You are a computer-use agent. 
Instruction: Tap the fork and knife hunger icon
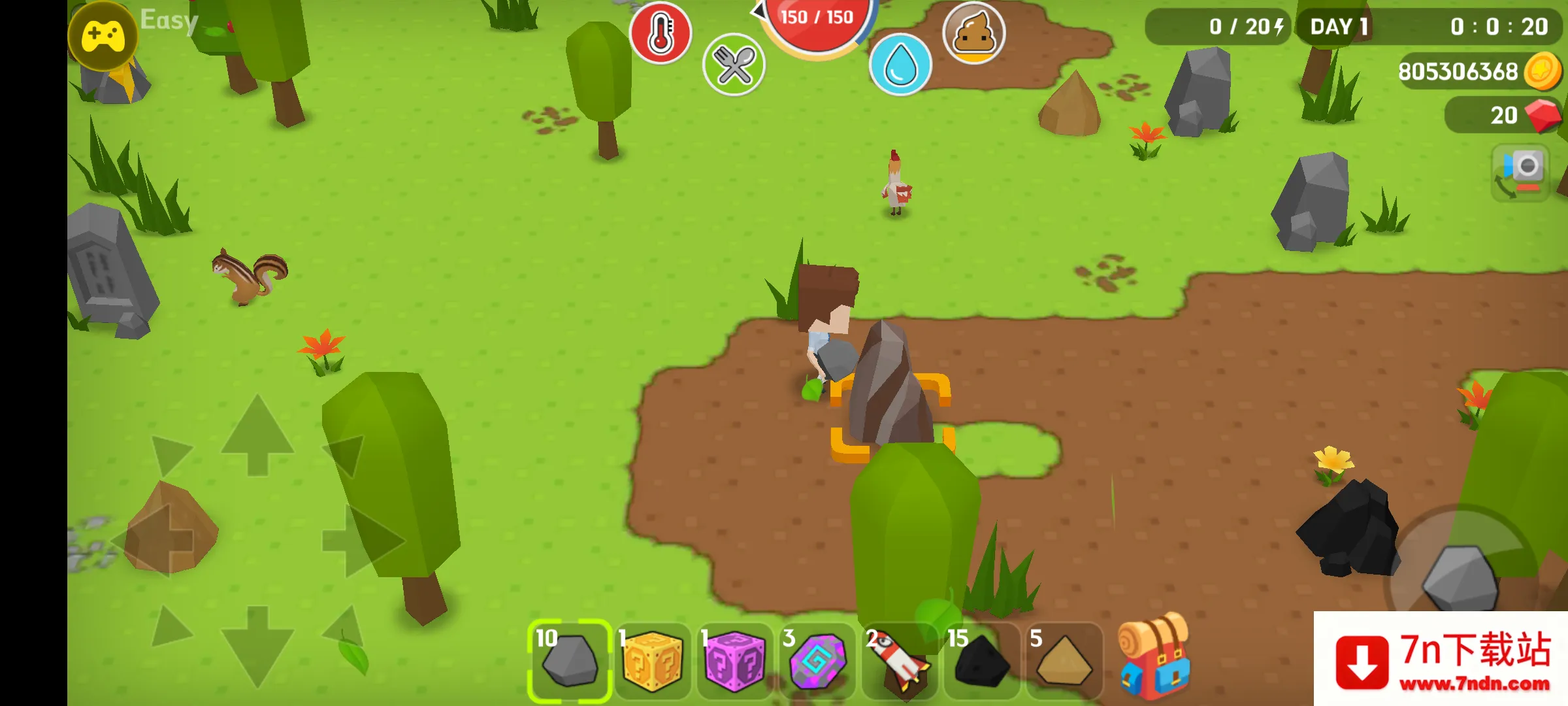[x=734, y=65]
